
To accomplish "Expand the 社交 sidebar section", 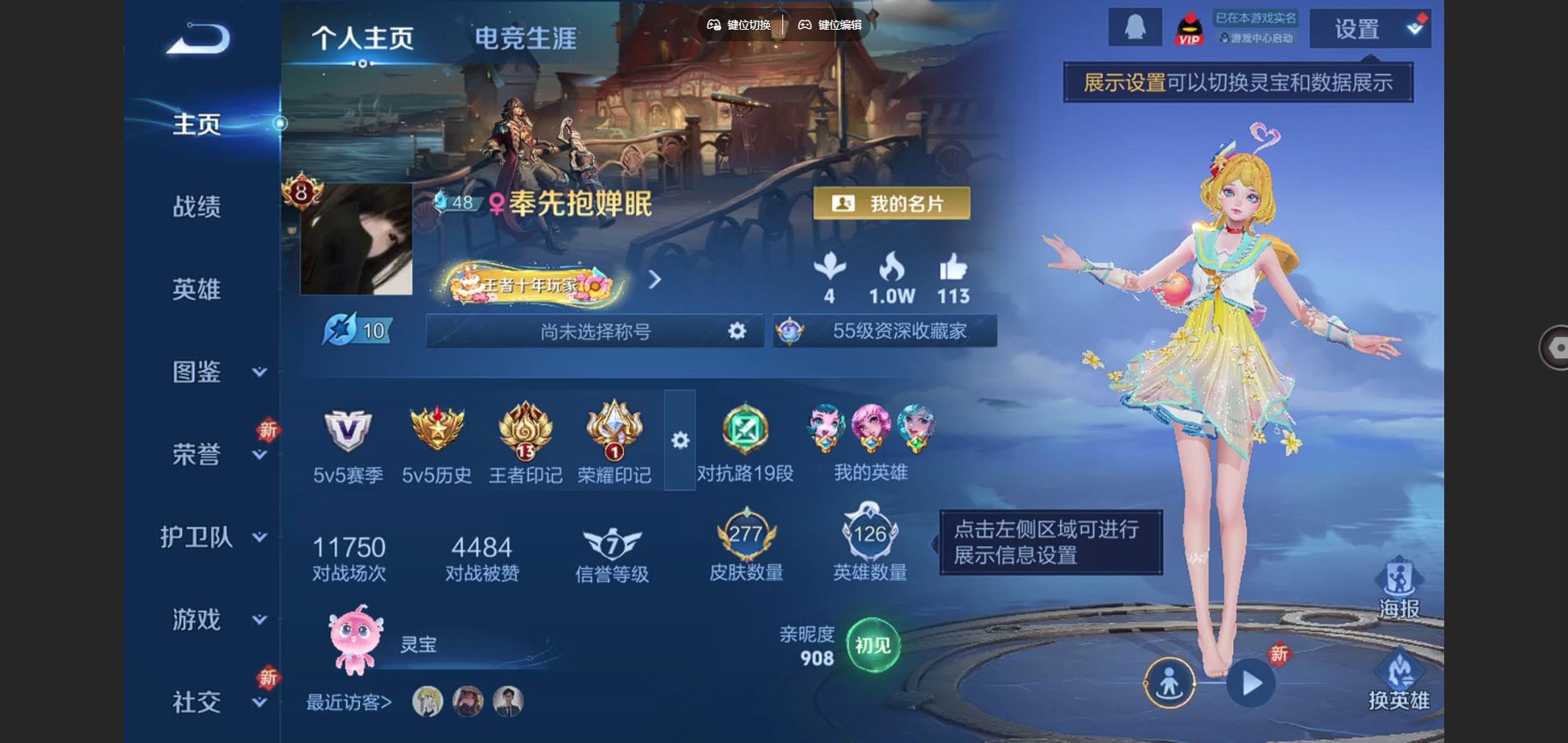I will pyautogui.click(x=196, y=703).
